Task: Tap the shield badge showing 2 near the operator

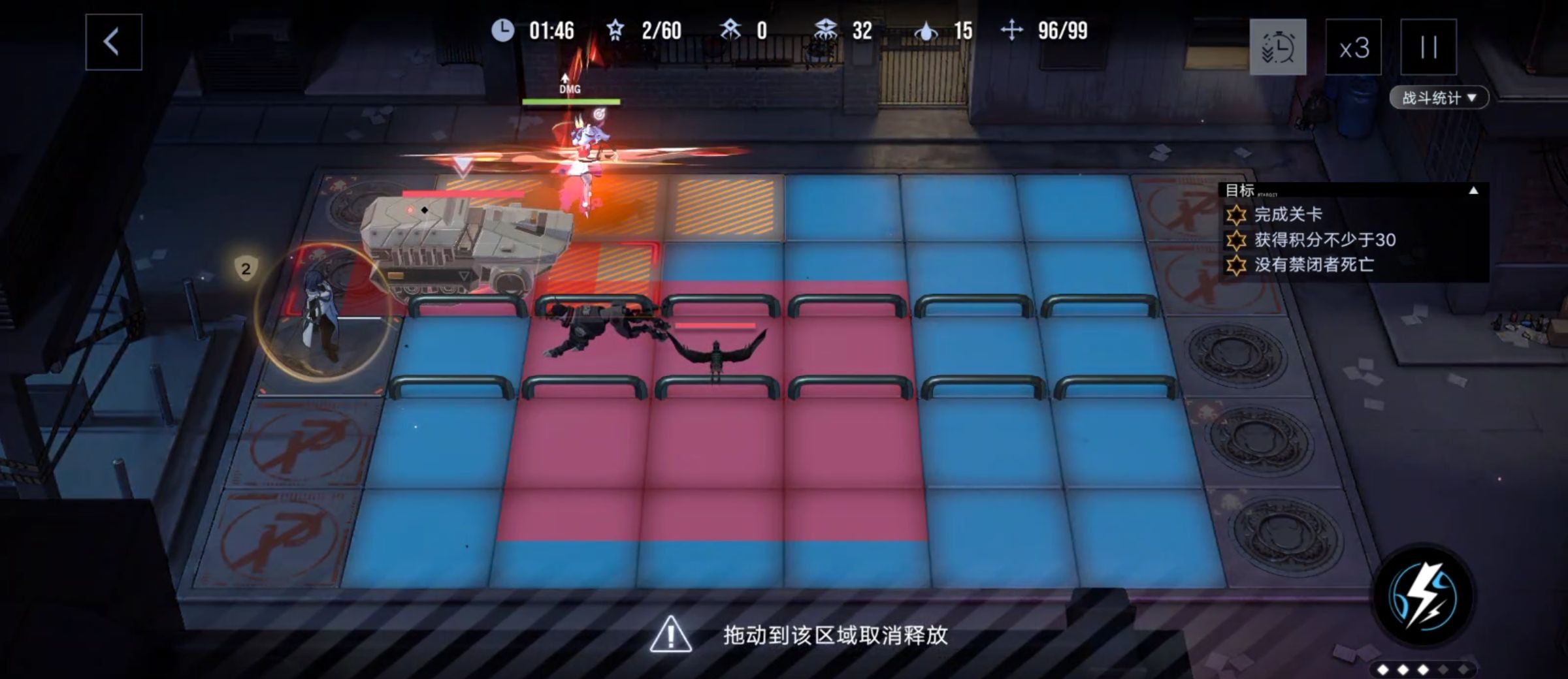Action: pos(246,268)
